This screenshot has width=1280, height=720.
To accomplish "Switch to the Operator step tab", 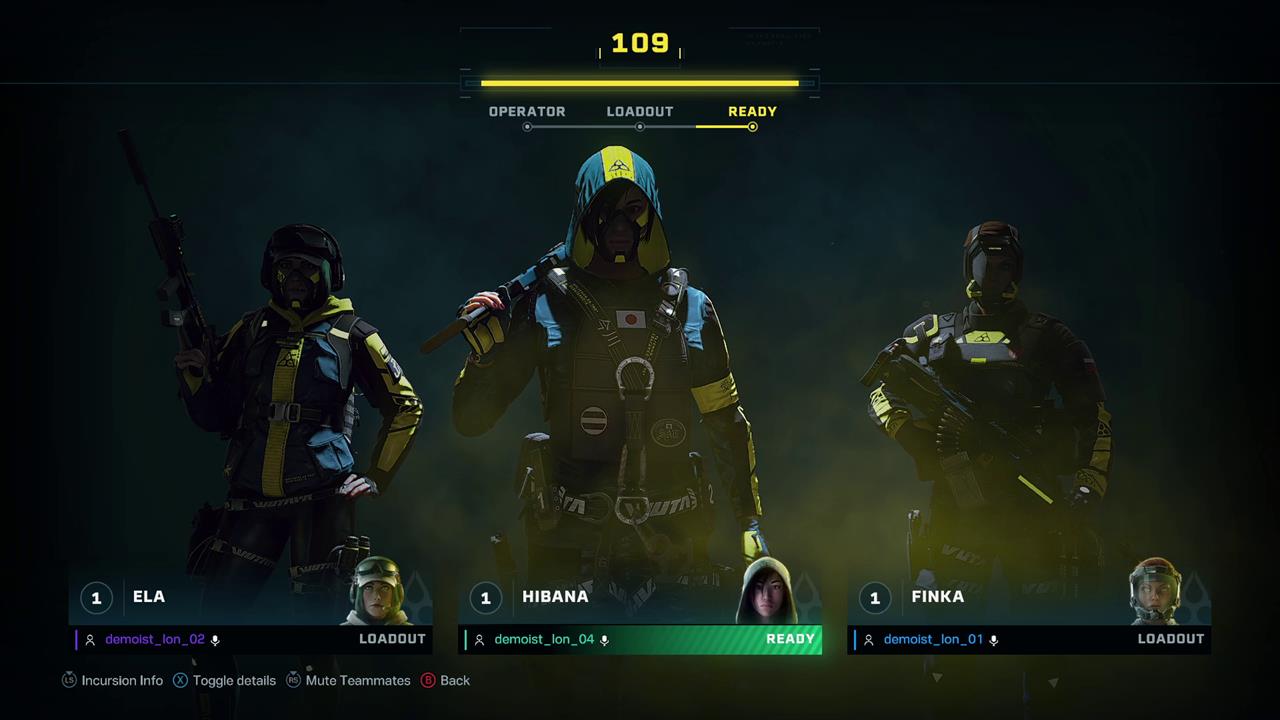I will coord(527,112).
